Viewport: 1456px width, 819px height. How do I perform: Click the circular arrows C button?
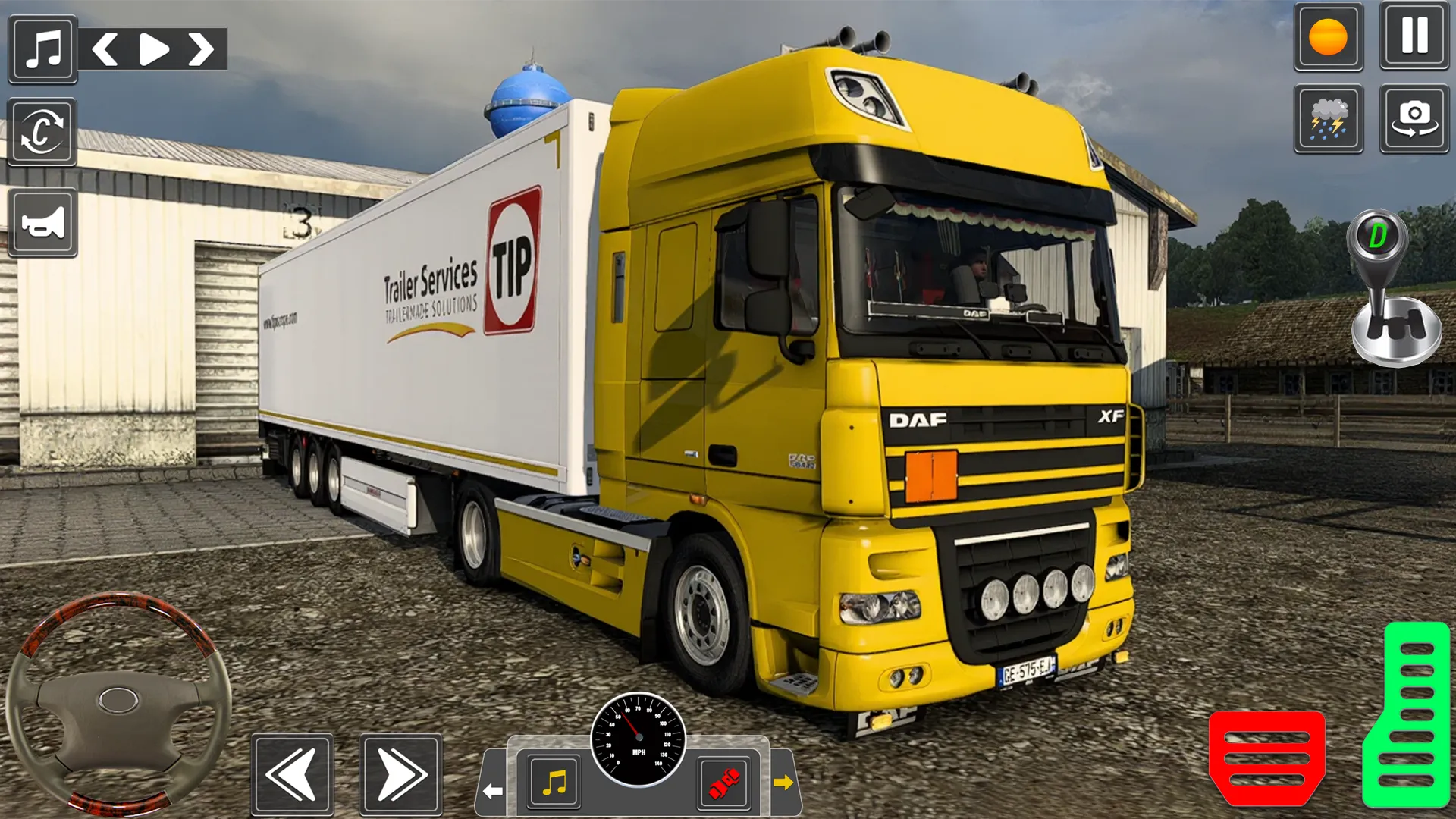click(x=42, y=132)
